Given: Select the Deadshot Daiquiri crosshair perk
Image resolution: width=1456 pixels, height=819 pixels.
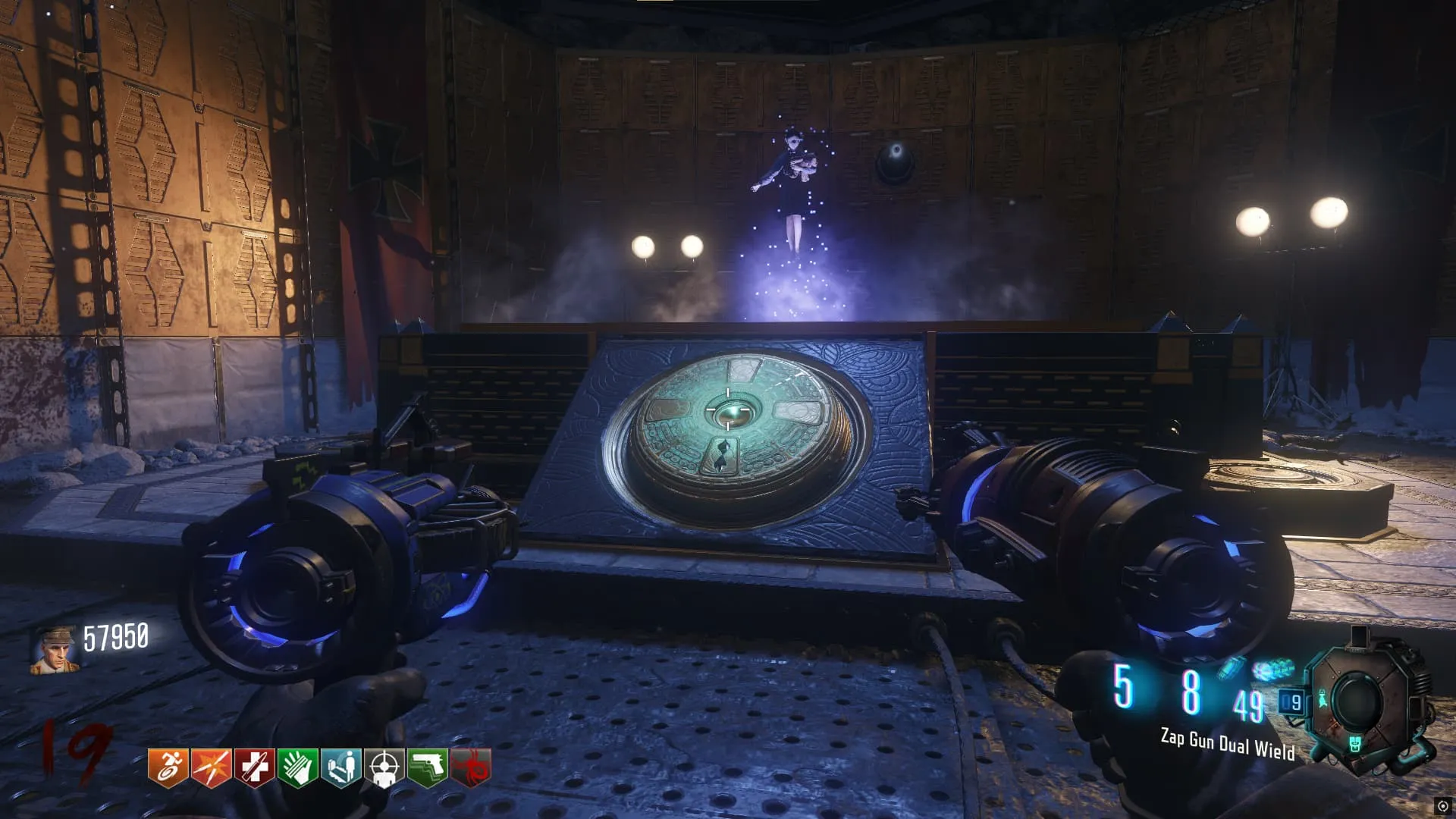Looking at the screenshot, I should [x=384, y=767].
